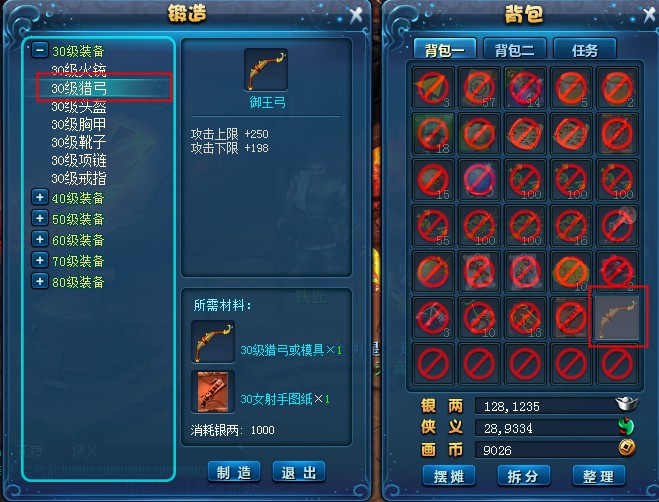
Task: Close the 背包 backpack window
Action: click(x=645, y=14)
